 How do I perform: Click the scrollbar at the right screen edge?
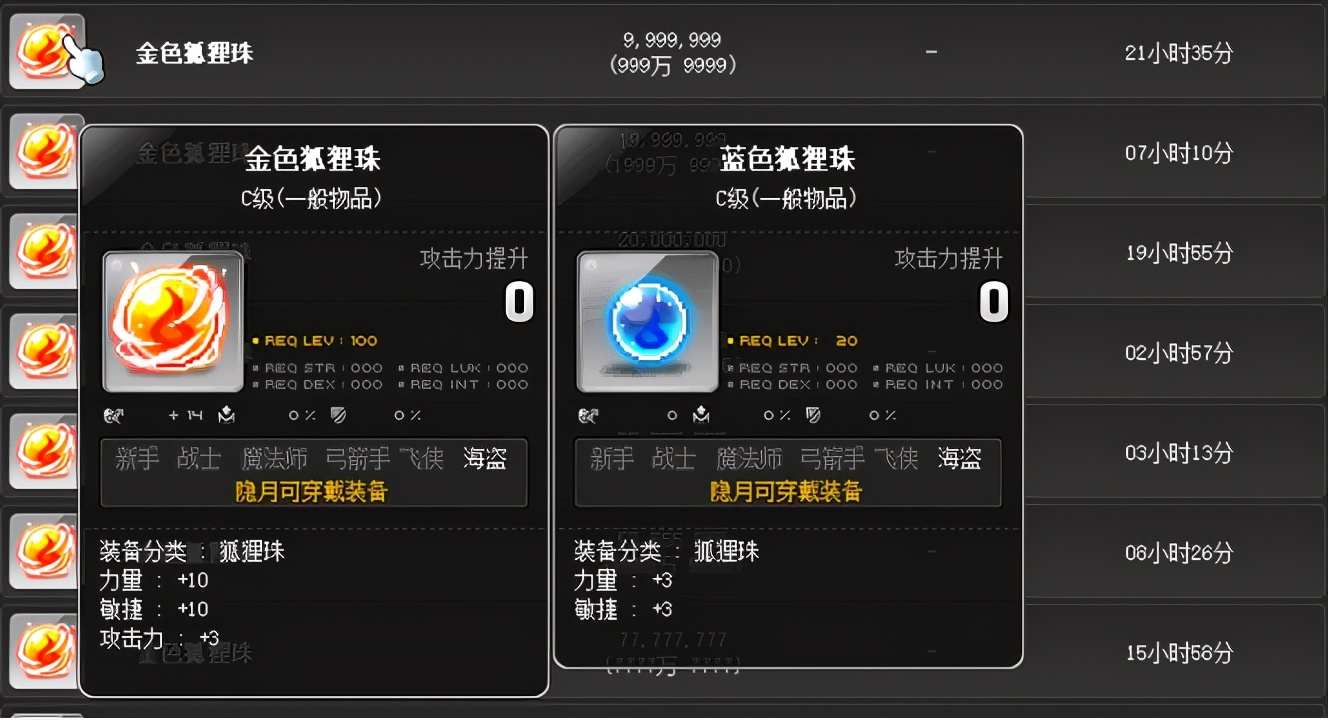1321,360
